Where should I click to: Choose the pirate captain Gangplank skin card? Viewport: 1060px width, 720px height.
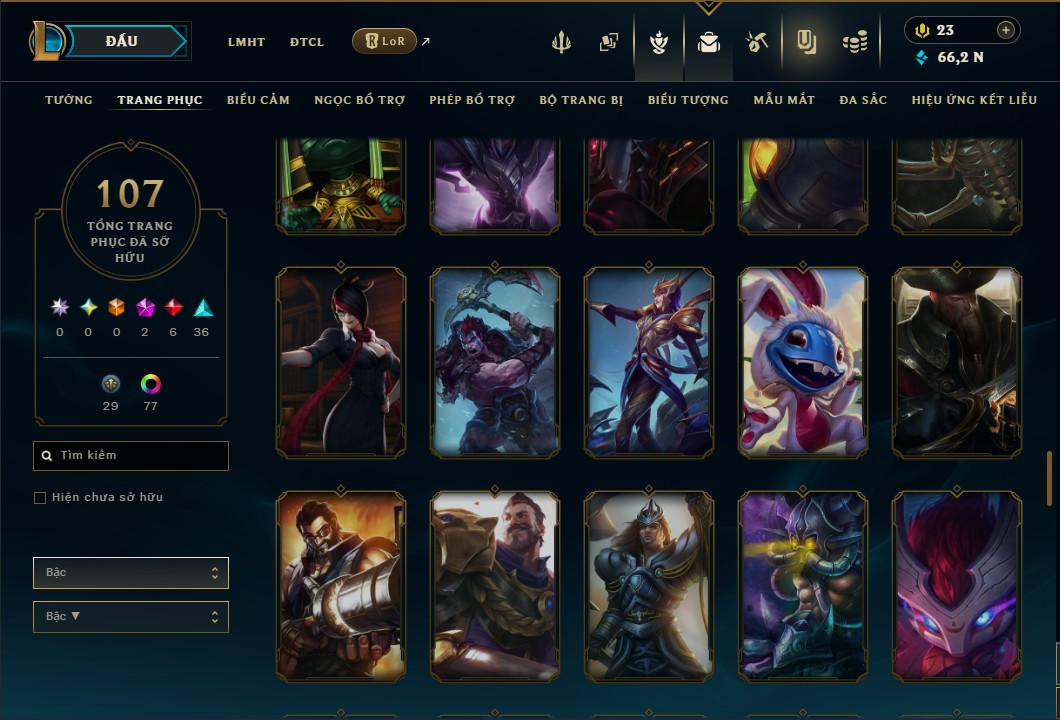[x=957, y=362]
